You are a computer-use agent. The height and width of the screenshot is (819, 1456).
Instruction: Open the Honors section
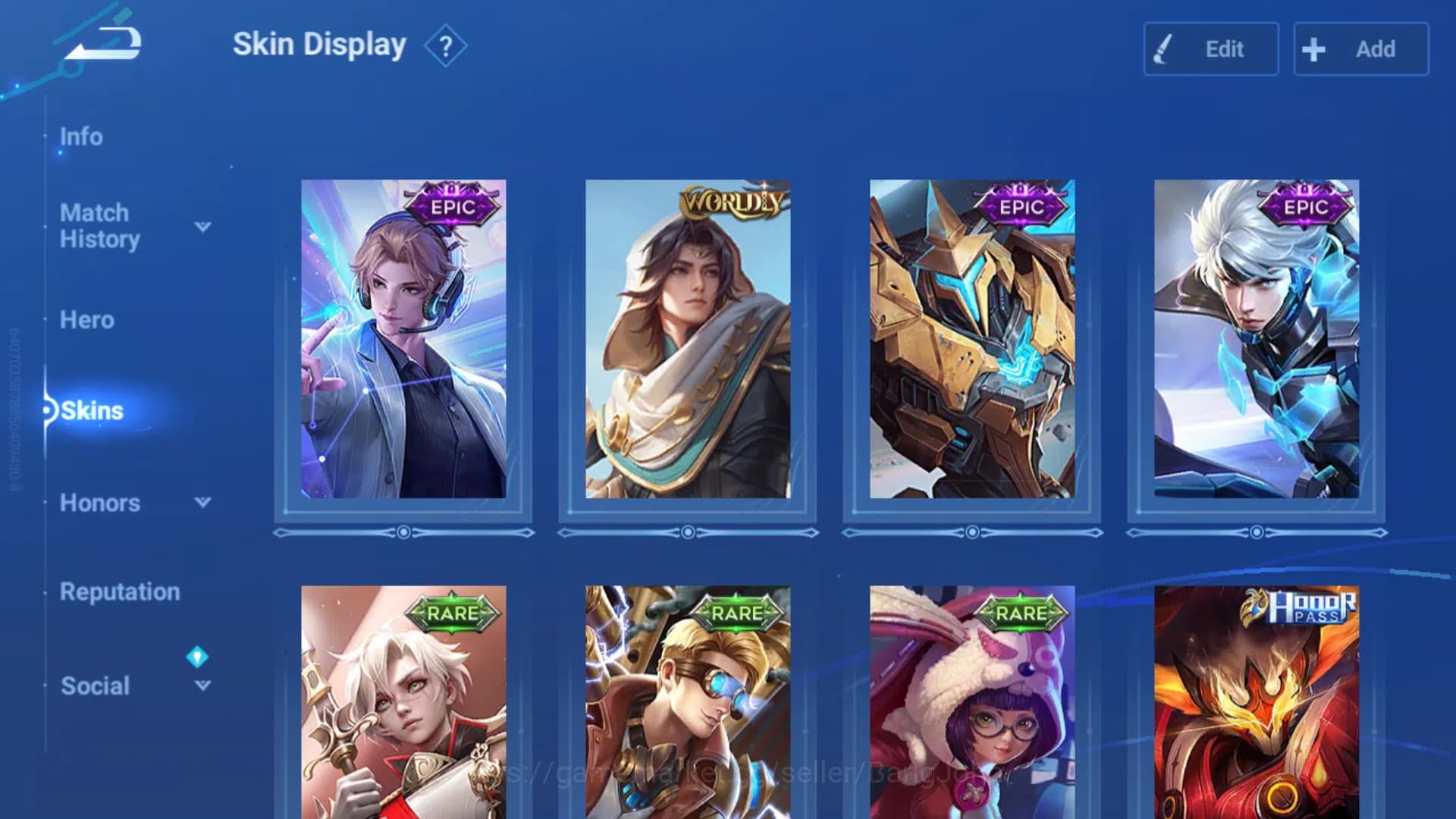click(x=100, y=503)
